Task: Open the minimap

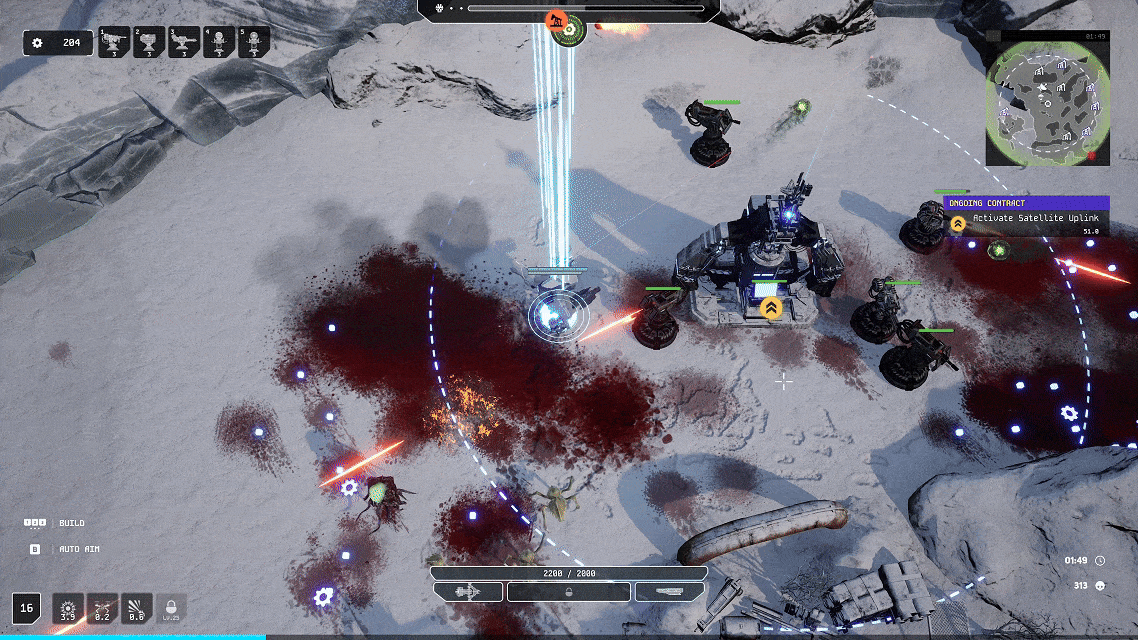Action: (x=1047, y=103)
